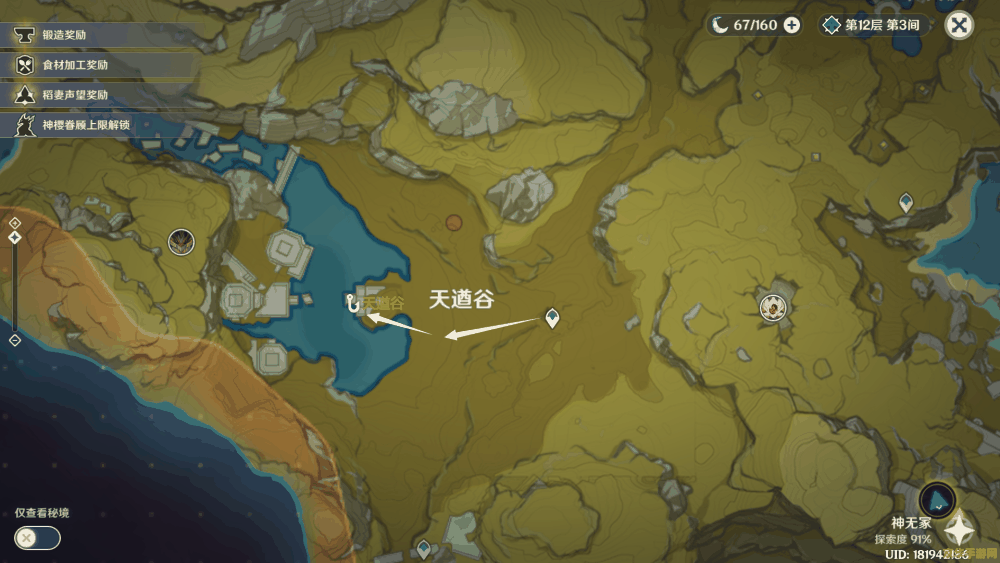Zoom in with the slider's plus button
This screenshot has width=1000, height=563.
(x=15, y=223)
